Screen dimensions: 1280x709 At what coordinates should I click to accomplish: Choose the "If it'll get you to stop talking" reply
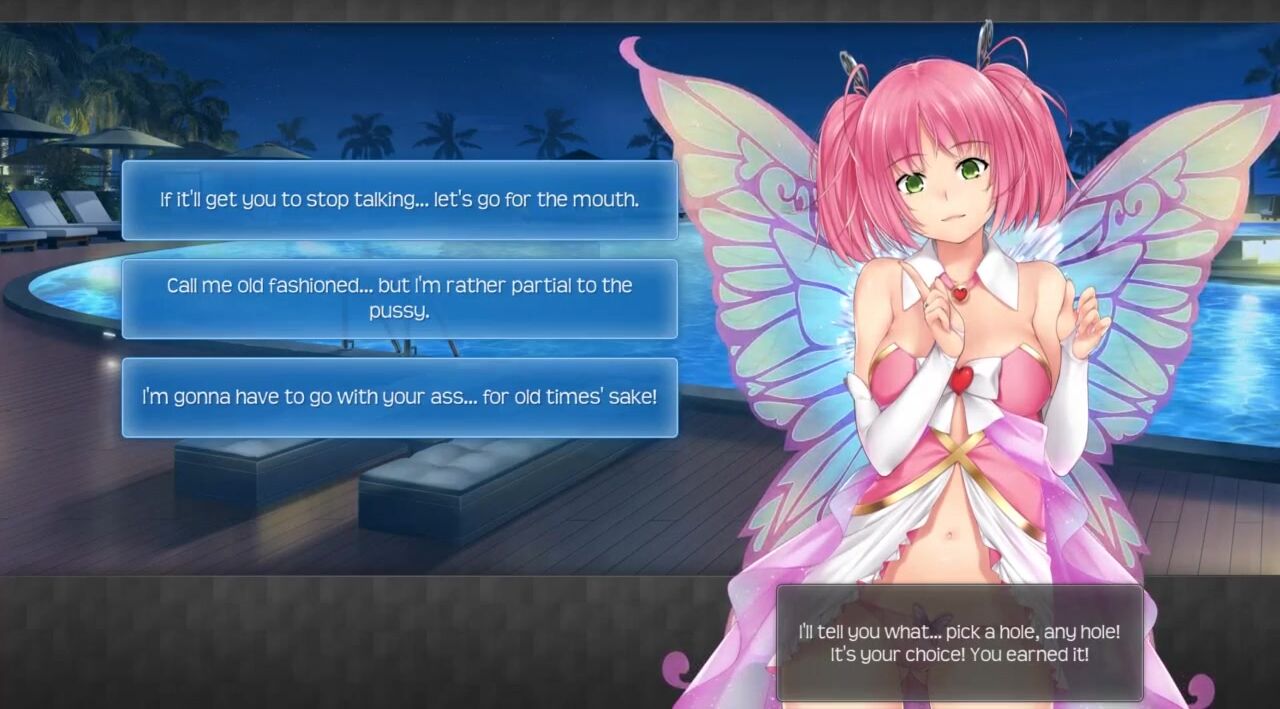pyautogui.click(x=399, y=200)
